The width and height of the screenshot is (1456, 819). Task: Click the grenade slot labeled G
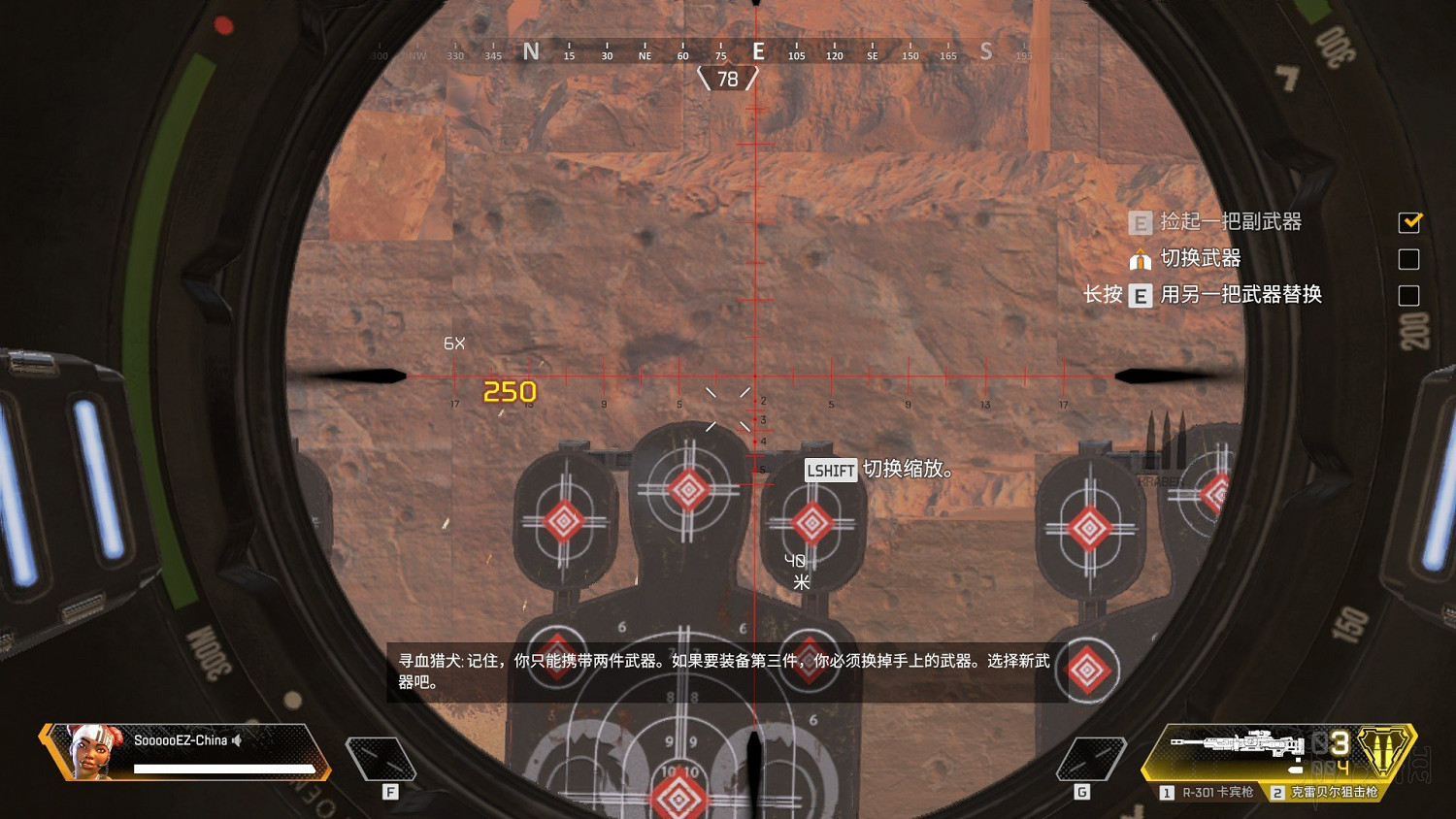coord(1090,760)
